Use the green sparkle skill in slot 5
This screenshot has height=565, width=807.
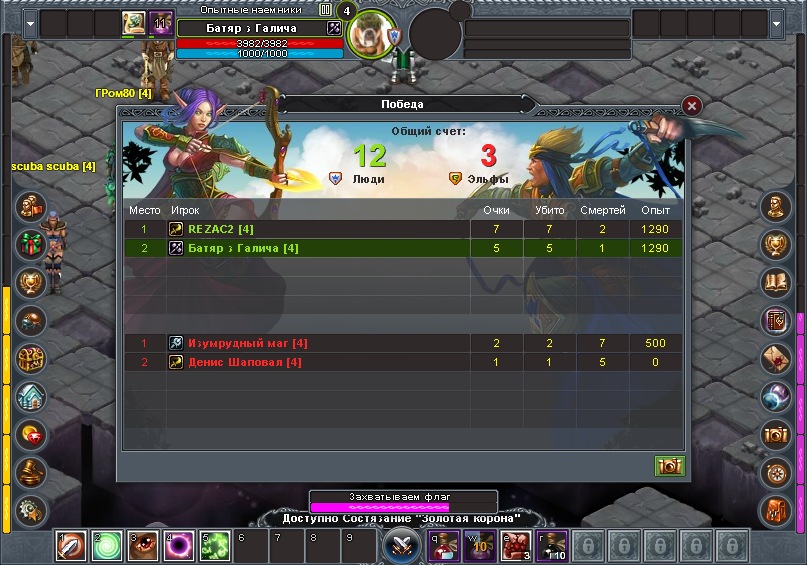(x=215, y=546)
